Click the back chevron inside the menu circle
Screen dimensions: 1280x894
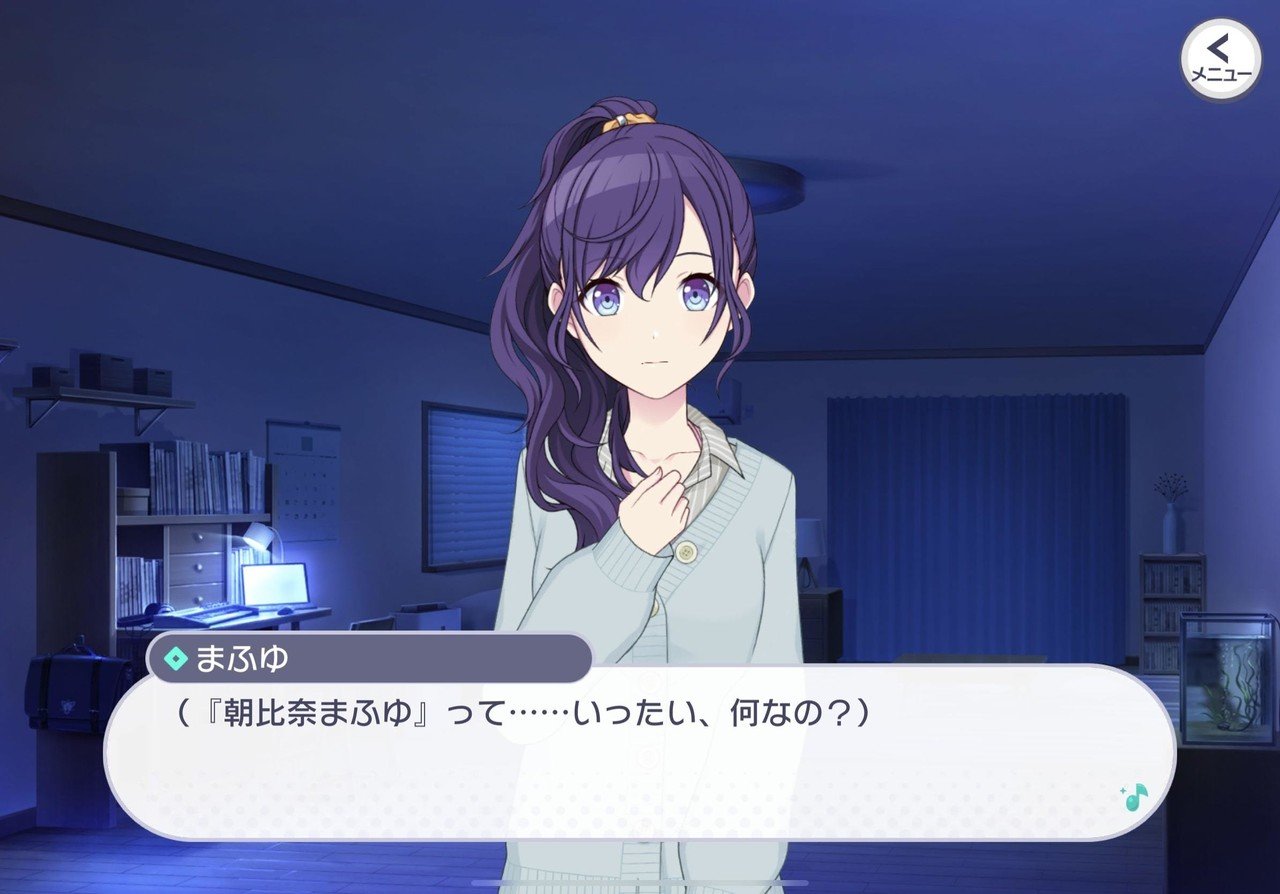1217,48
